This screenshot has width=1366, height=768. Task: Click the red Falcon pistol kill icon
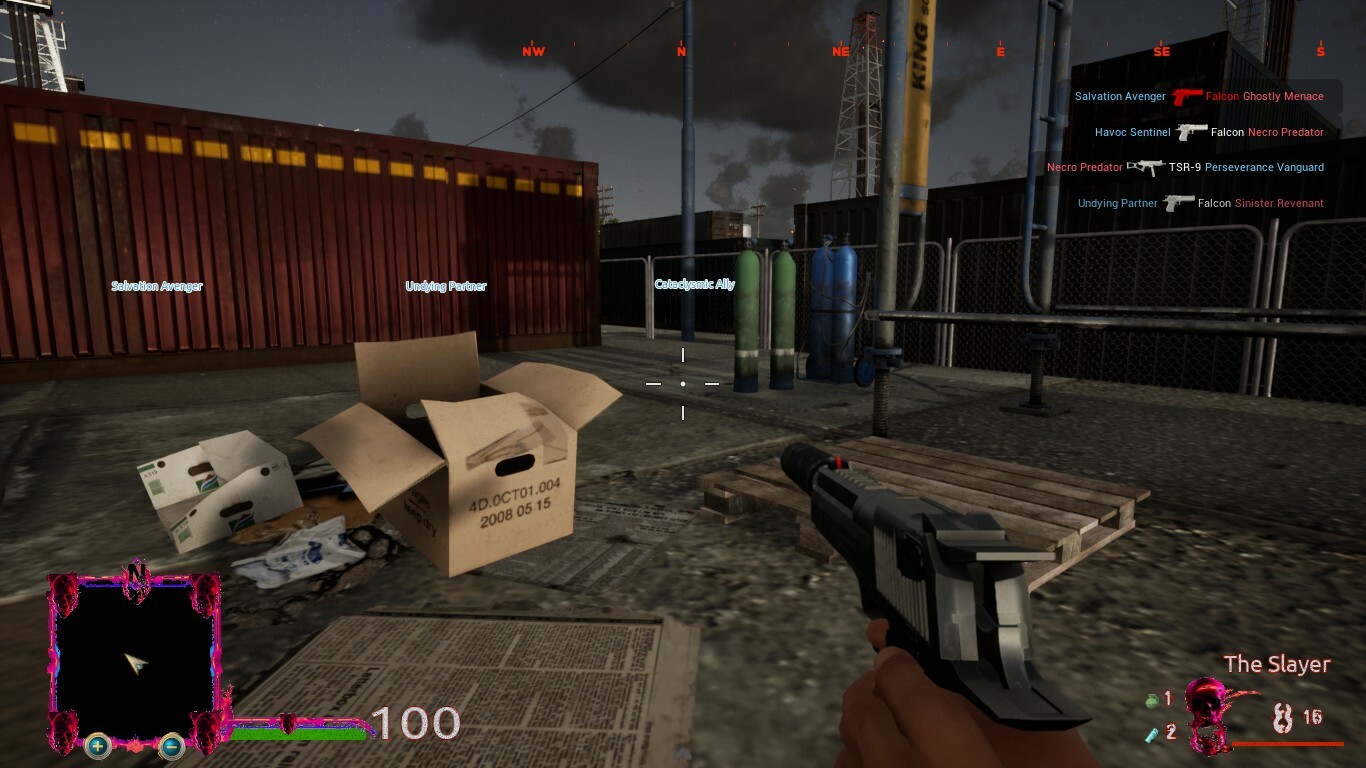pyautogui.click(x=1186, y=95)
